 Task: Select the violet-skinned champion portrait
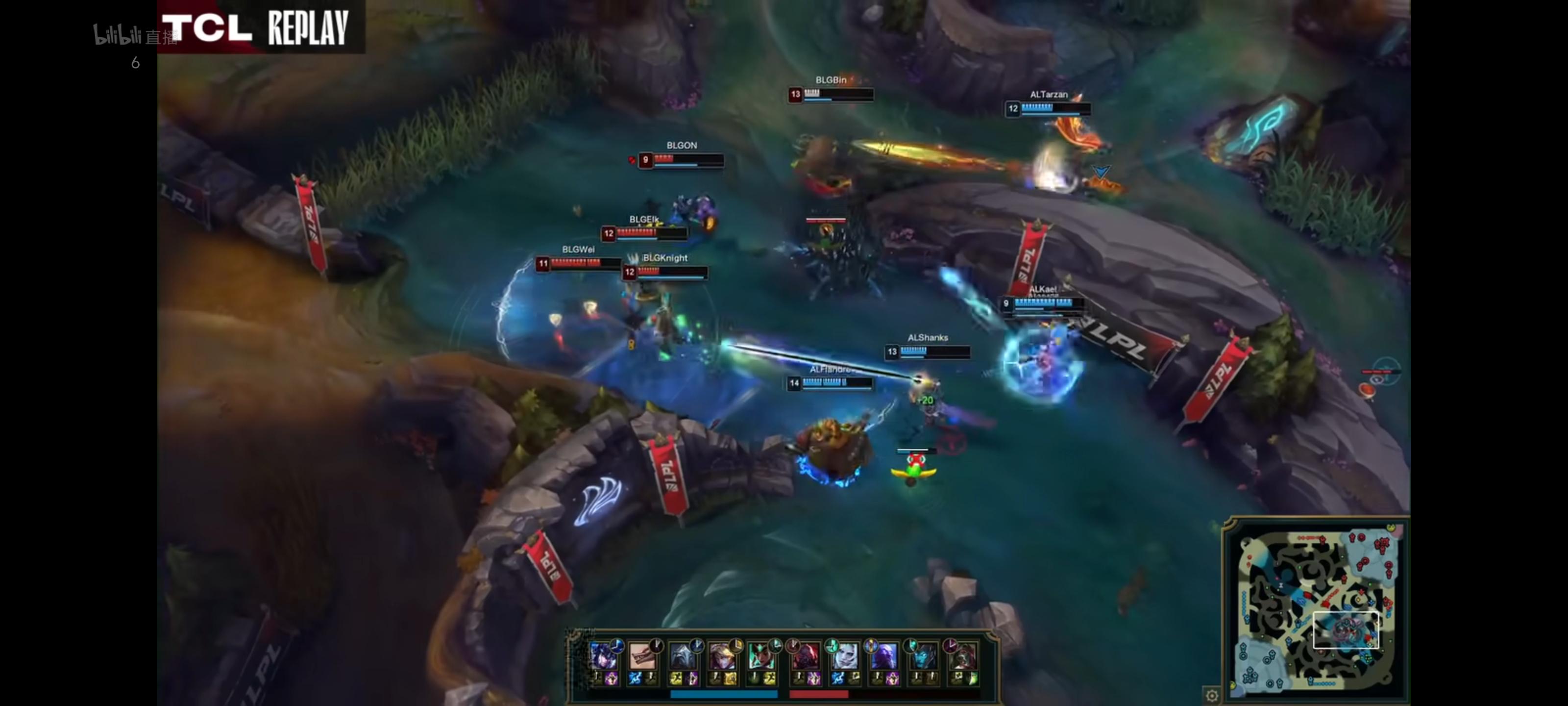[883, 656]
